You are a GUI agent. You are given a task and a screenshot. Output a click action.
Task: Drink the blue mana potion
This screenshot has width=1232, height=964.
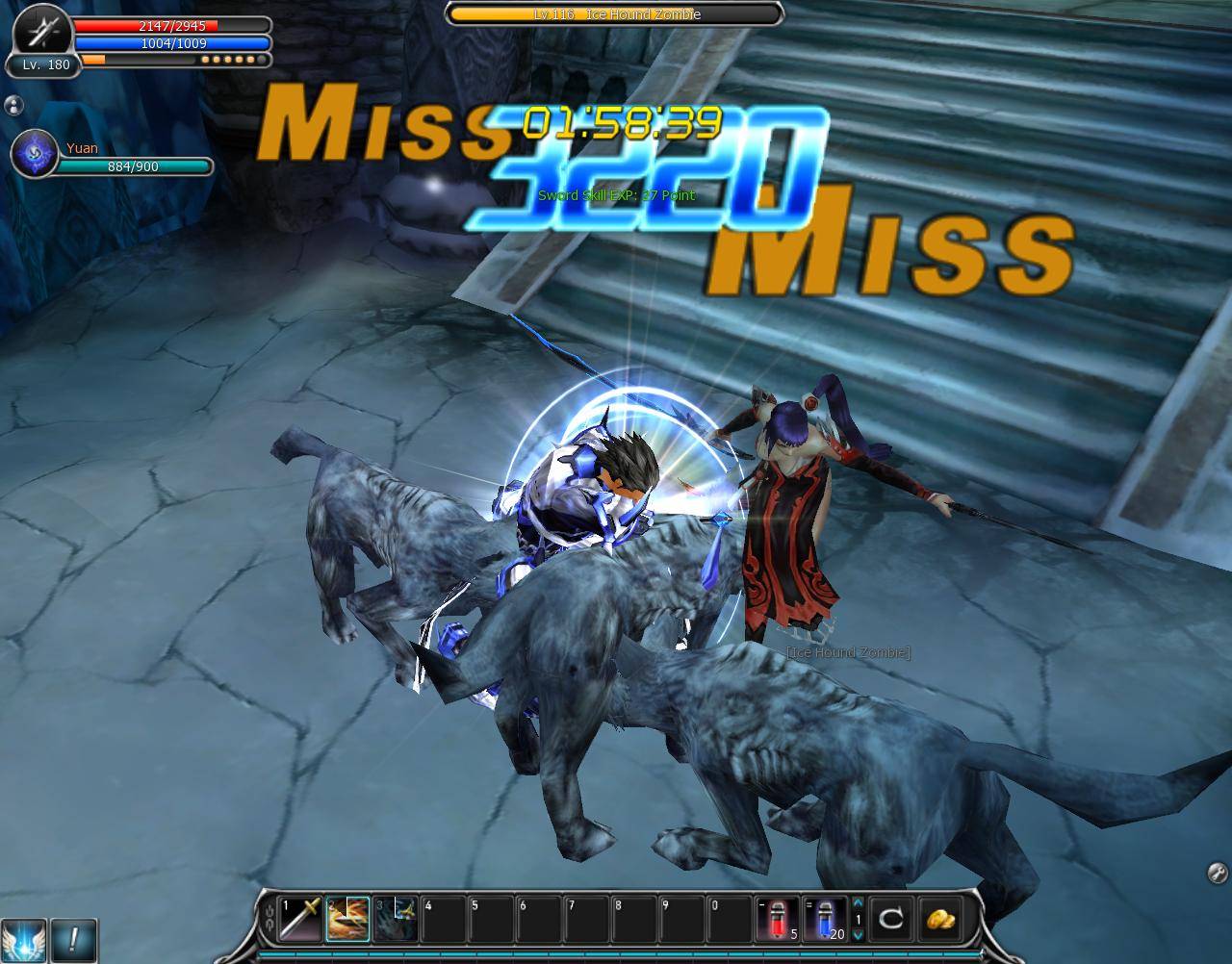click(x=826, y=919)
